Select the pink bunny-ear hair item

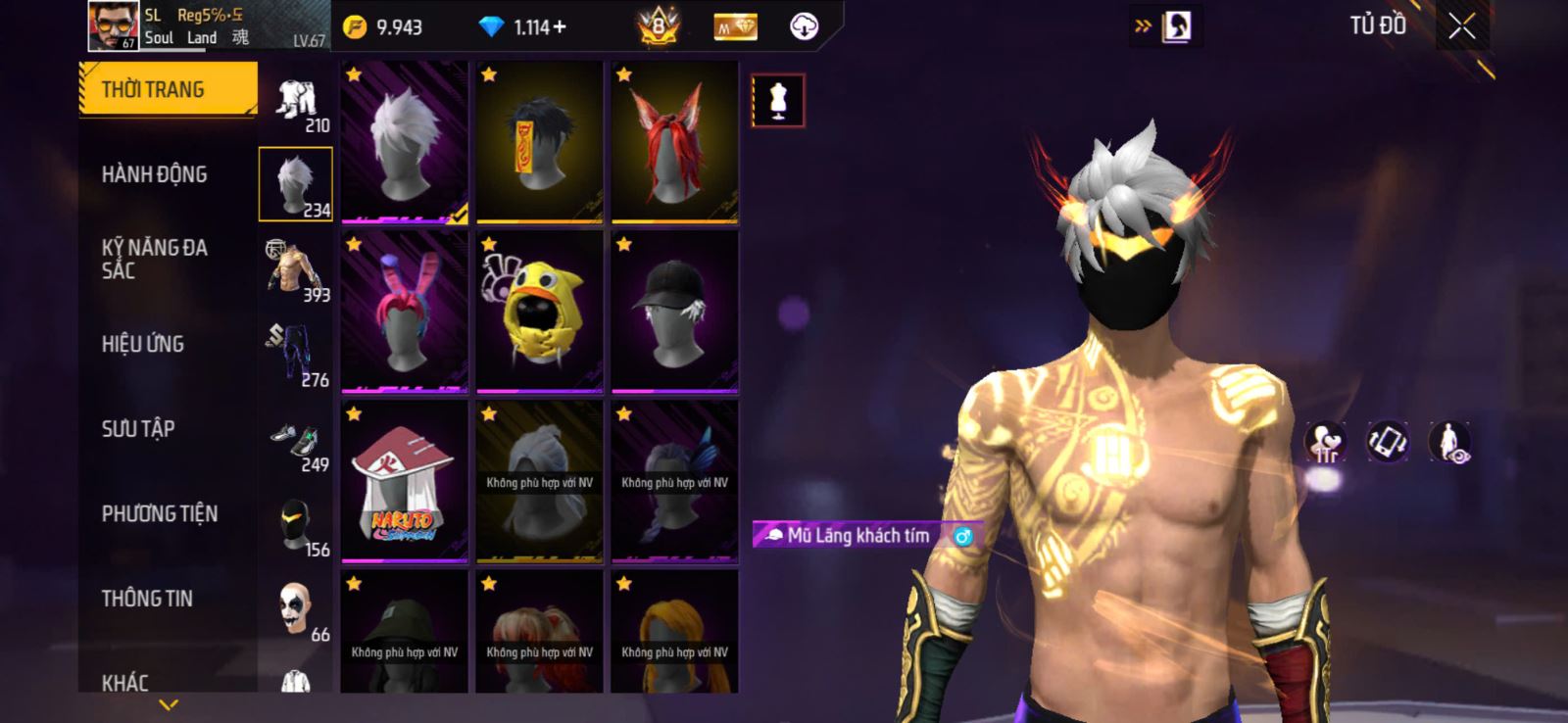(405, 312)
